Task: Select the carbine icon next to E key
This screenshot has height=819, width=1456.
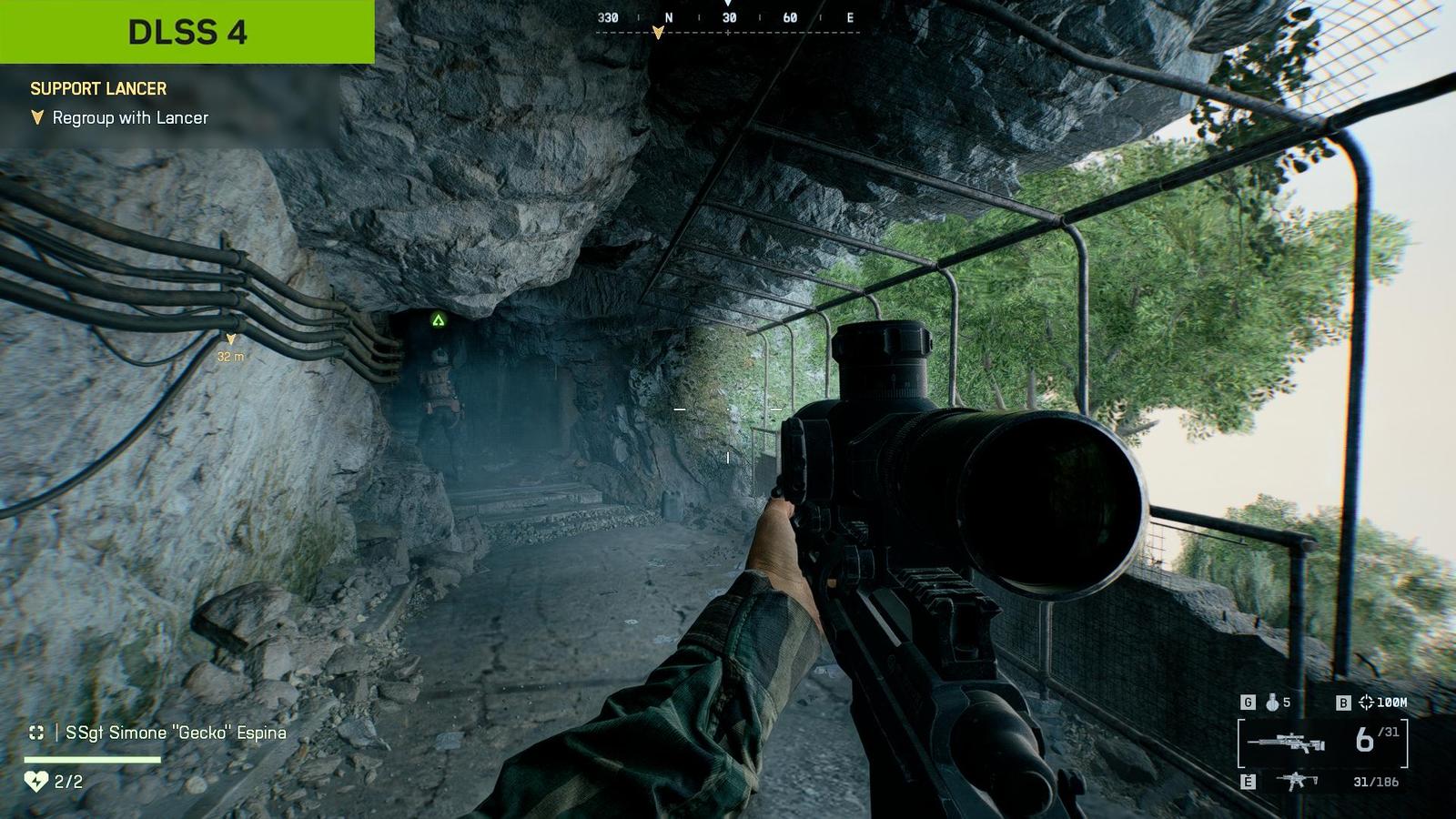Action: point(1296,780)
